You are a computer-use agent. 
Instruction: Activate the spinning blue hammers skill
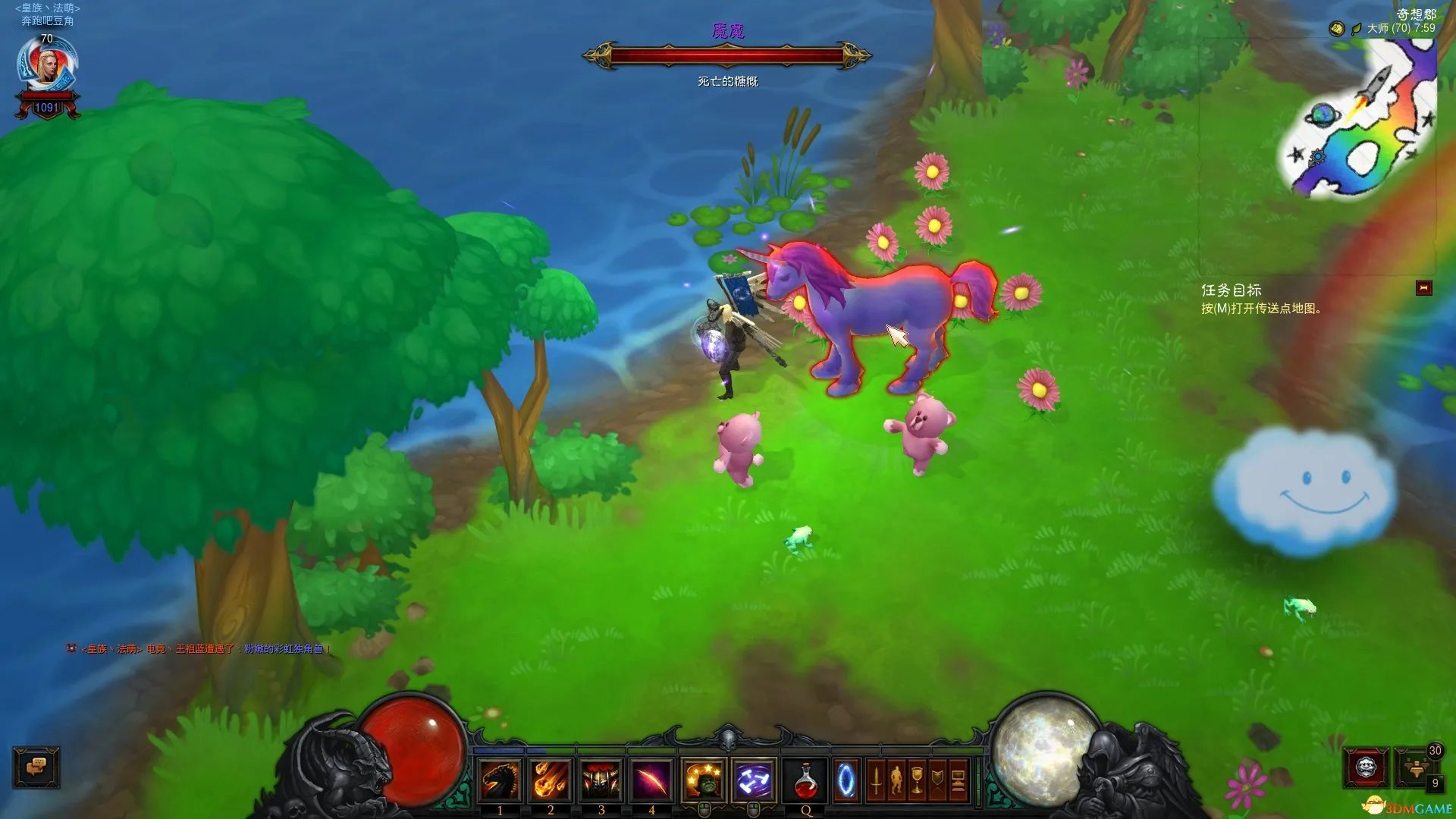754,780
